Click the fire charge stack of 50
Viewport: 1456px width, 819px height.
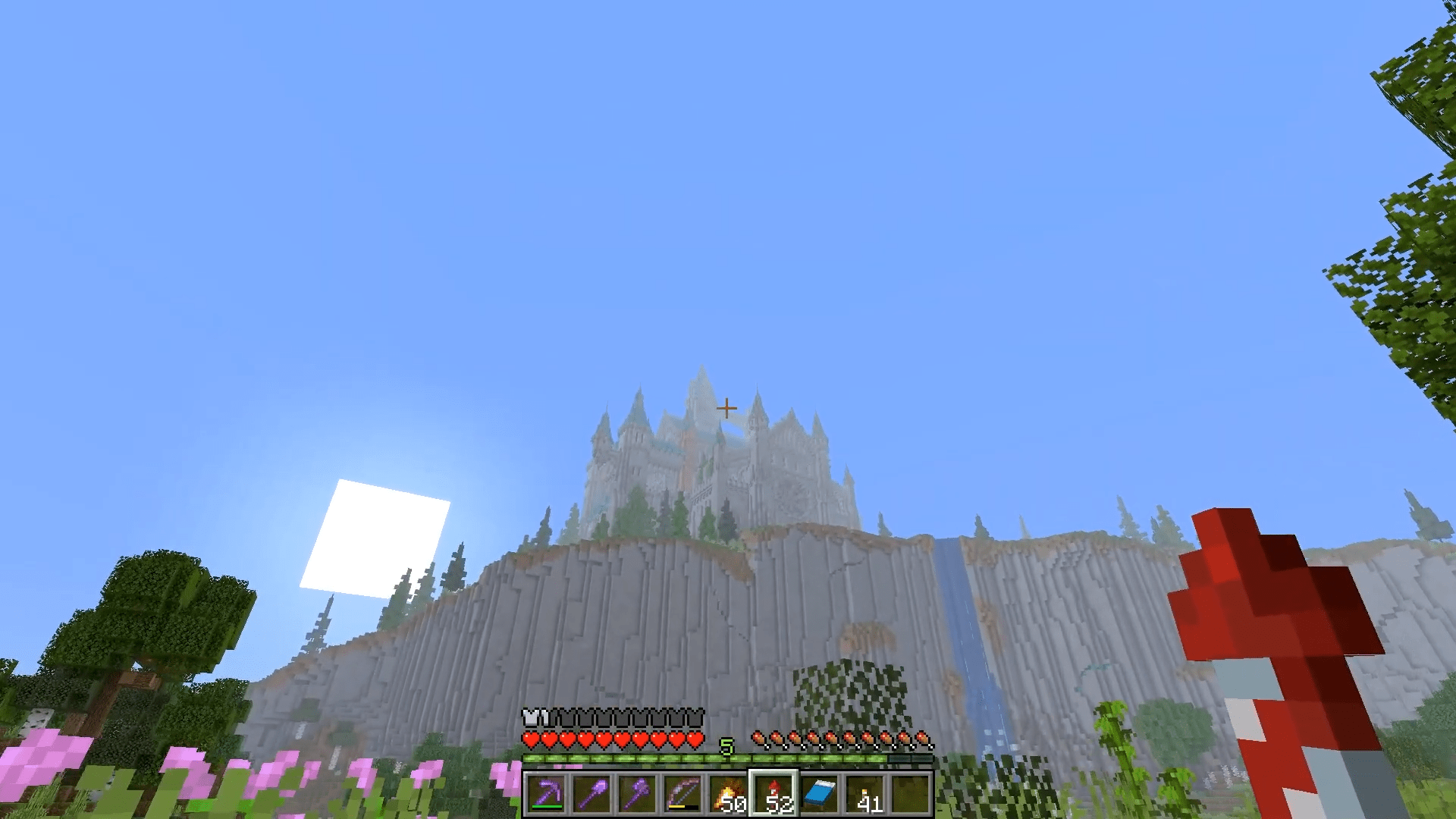point(728,794)
